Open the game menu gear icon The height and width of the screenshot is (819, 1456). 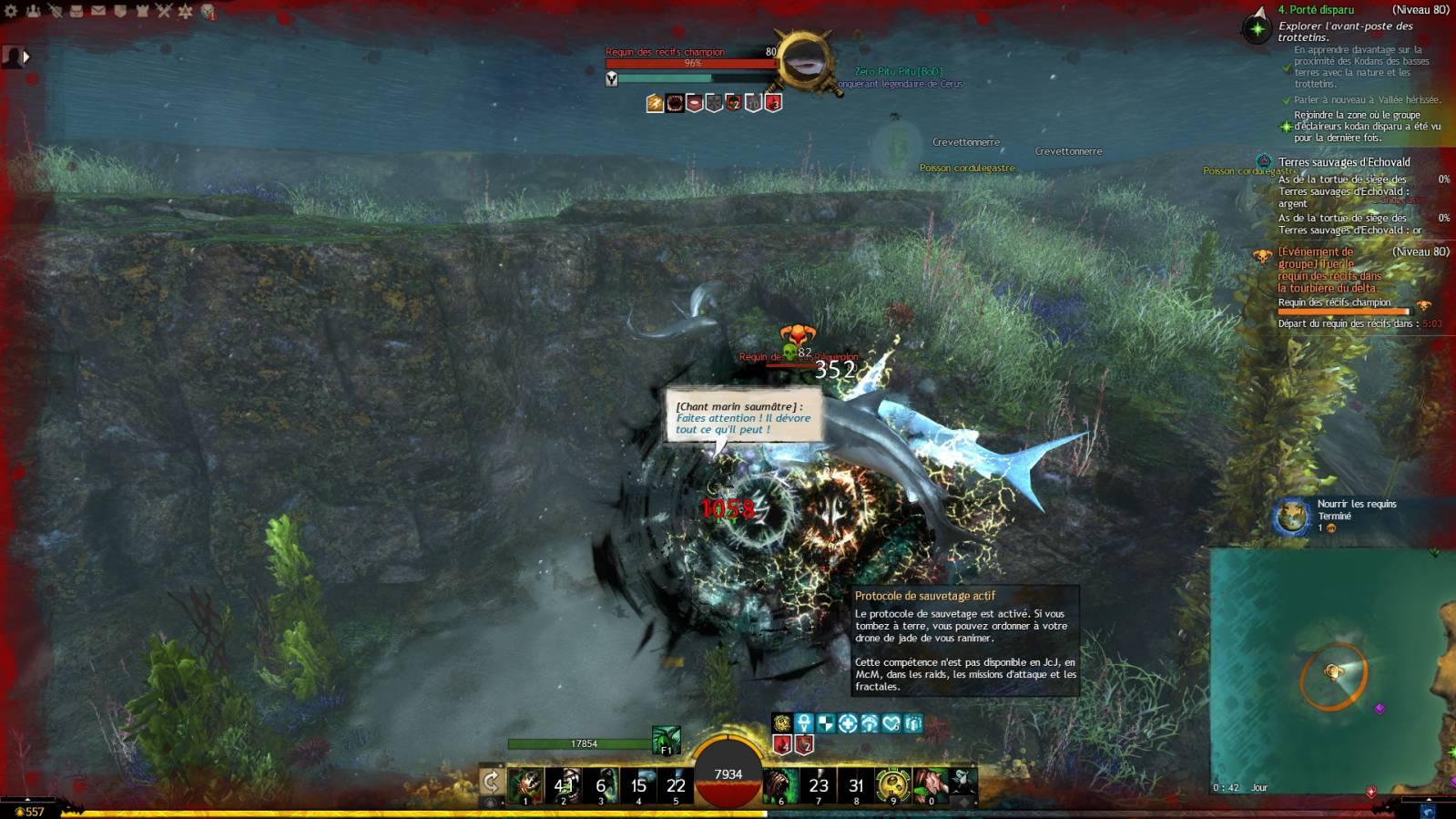pyautogui.click(x=12, y=11)
